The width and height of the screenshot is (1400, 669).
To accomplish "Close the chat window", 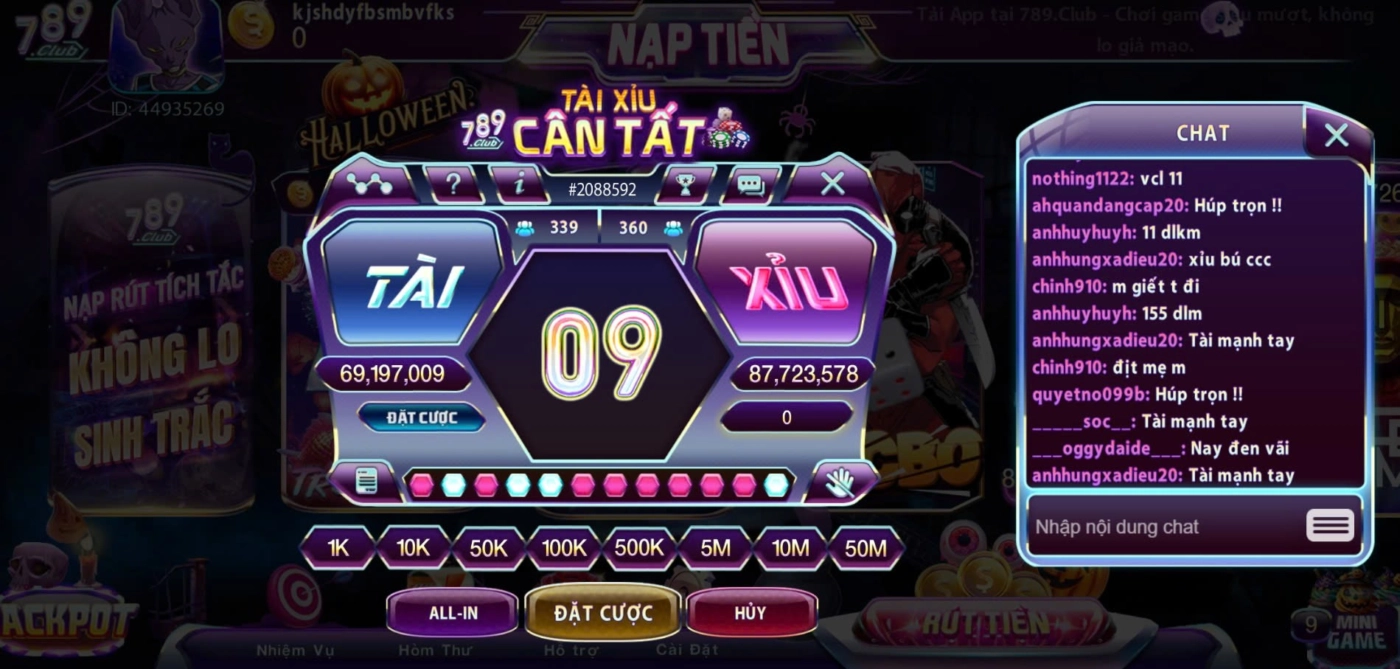I will pyautogui.click(x=1336, y=135).
